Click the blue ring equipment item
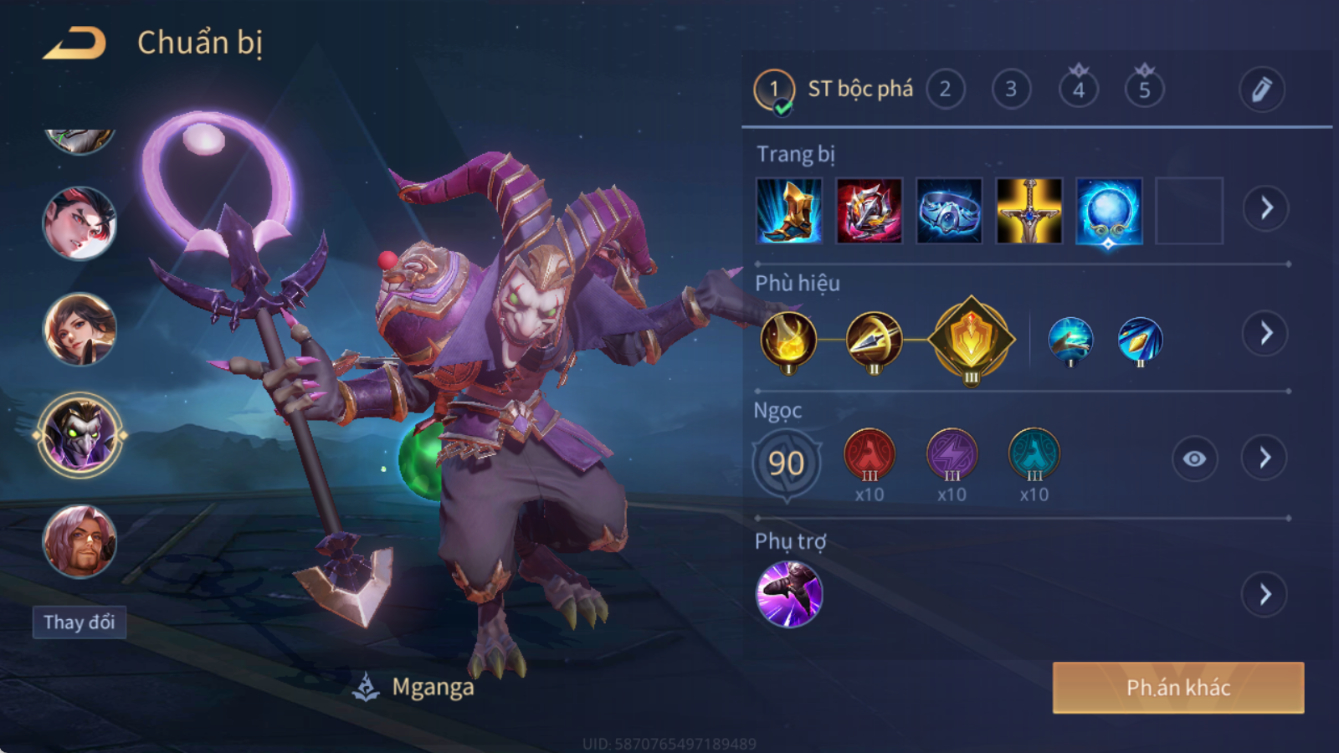The height and width of the screenshot is (753, 1339). click(949, 211)
